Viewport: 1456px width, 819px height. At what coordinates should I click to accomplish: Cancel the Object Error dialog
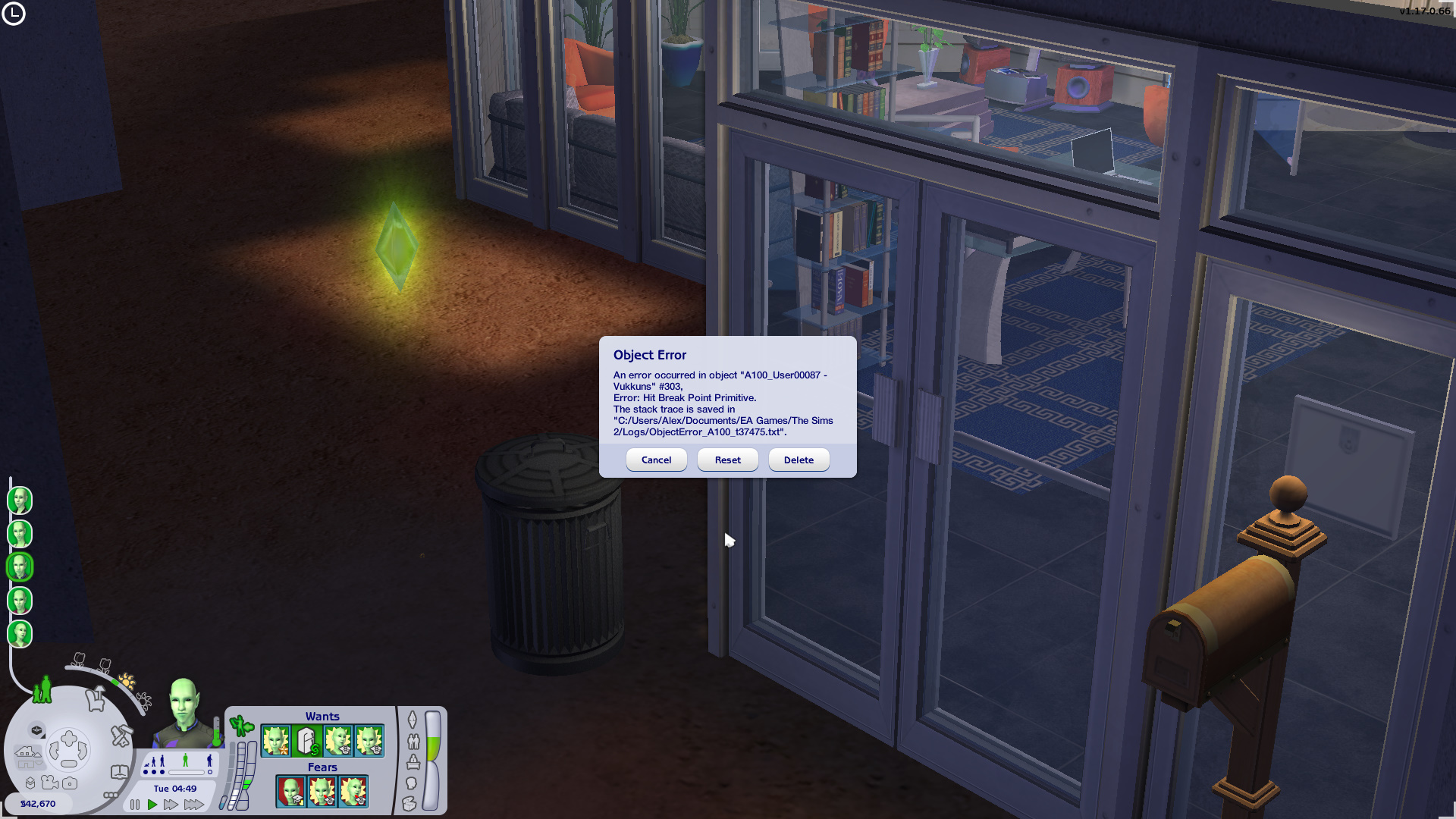pyautogui.click(x=656, y=460)
